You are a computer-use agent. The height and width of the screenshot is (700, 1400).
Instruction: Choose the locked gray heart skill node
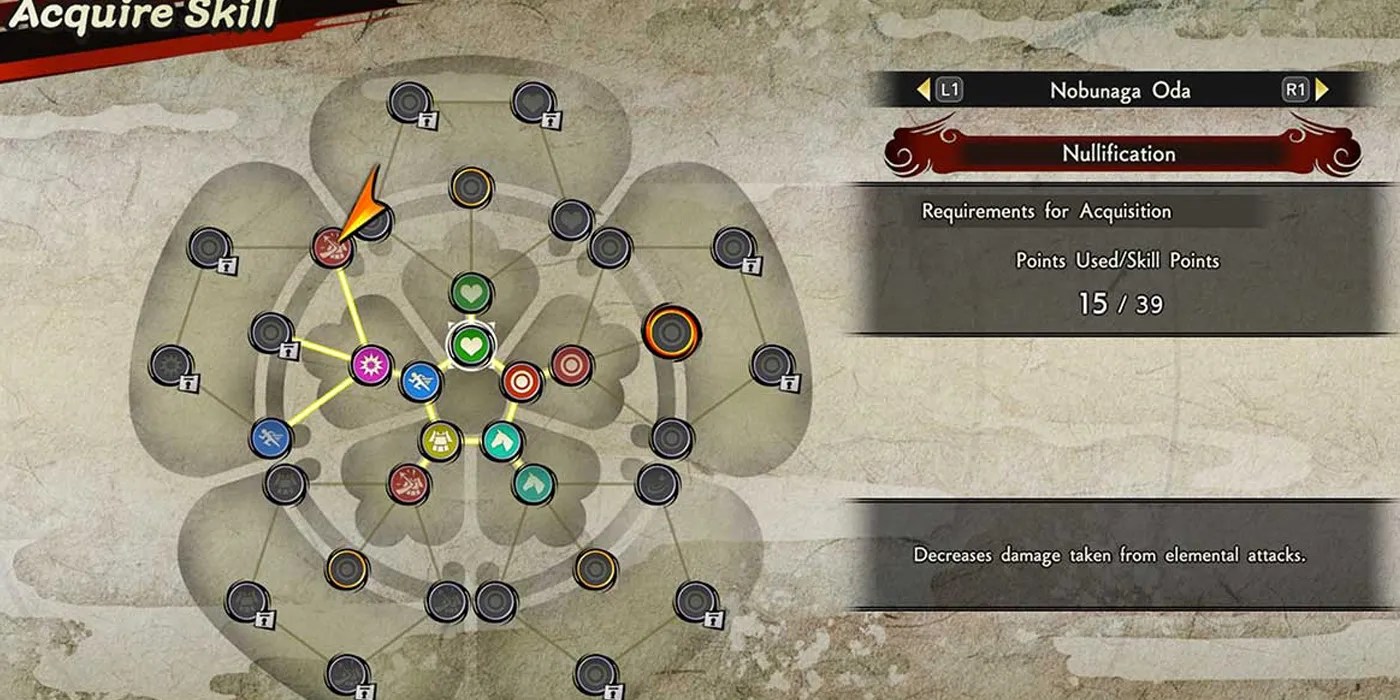point(533,102)
